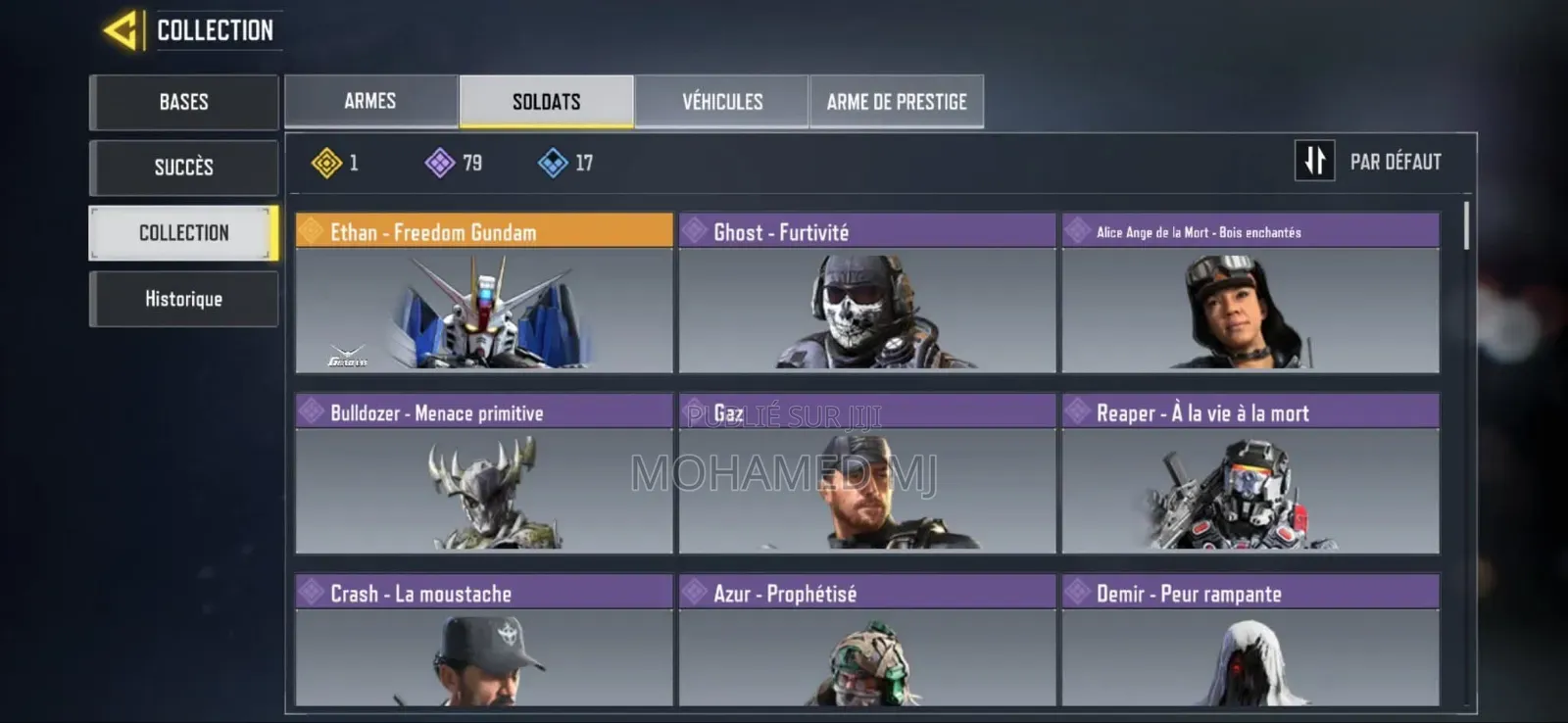
Task: Filter by the orange legendary rarity icon
Action: pyautogui.click(x=327, y=163)
